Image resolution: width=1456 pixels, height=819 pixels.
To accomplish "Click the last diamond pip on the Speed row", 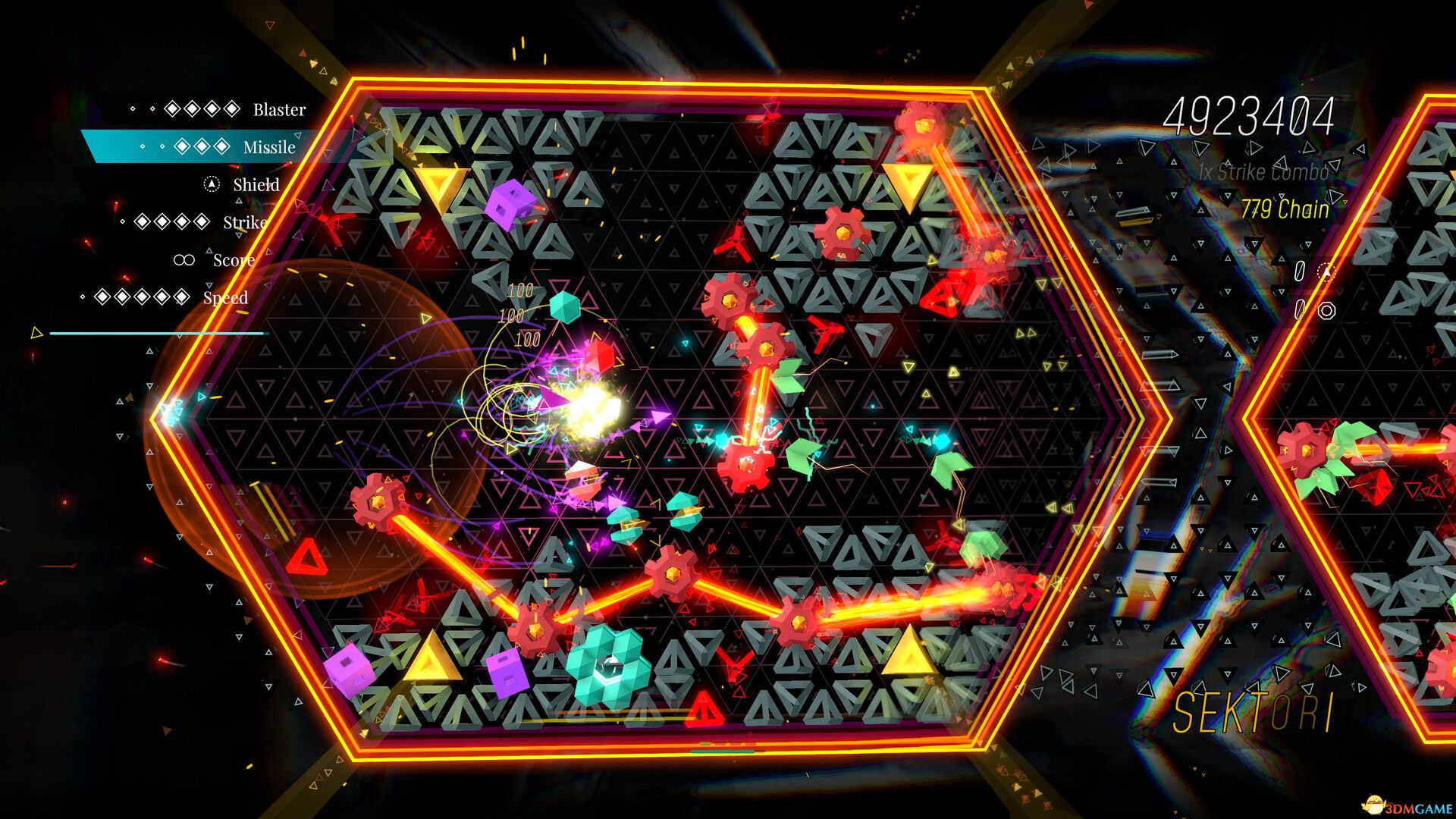I will (x=180, y=296).
